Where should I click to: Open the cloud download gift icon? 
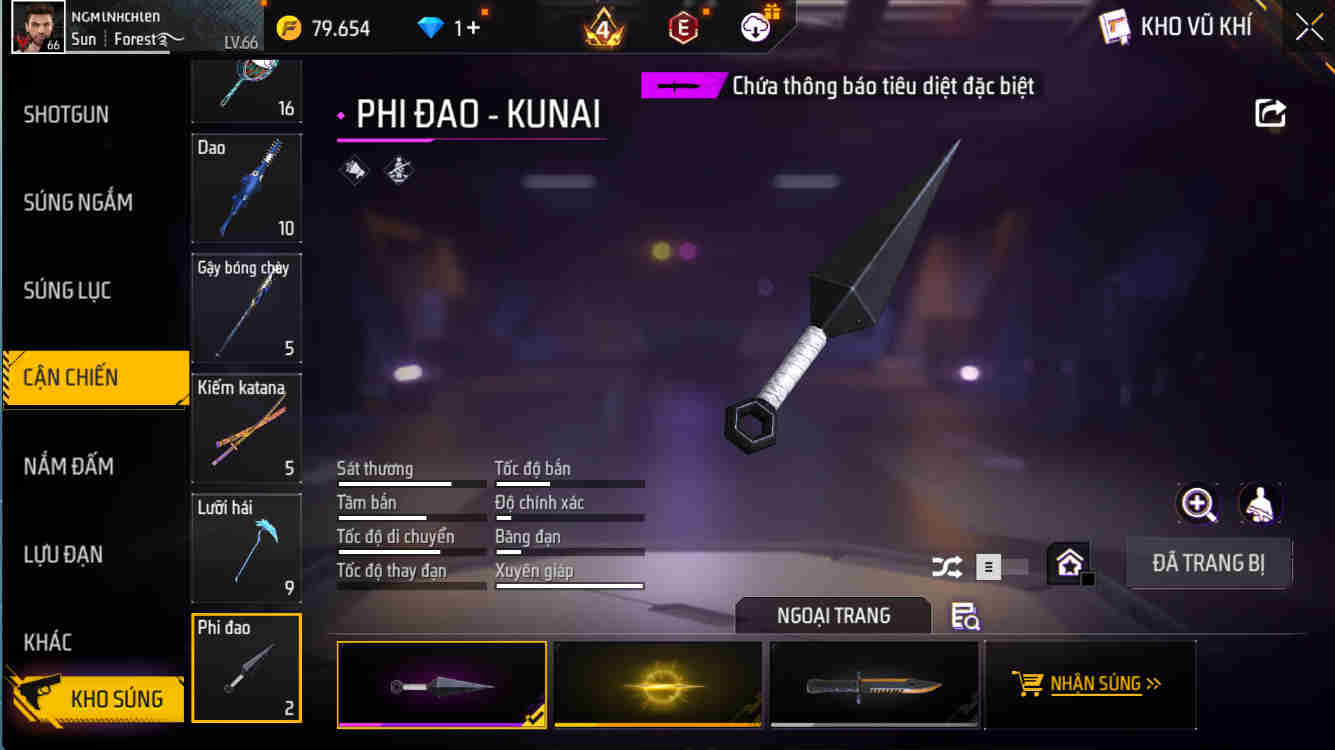pyautogui.click(x=755, y=27)
